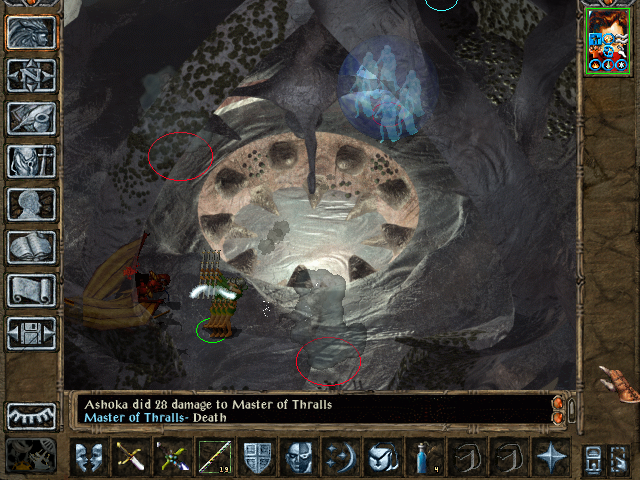Toggle the eyelash rest button
This screenshot has width=640, height=480.
click(x=31, y=415)
